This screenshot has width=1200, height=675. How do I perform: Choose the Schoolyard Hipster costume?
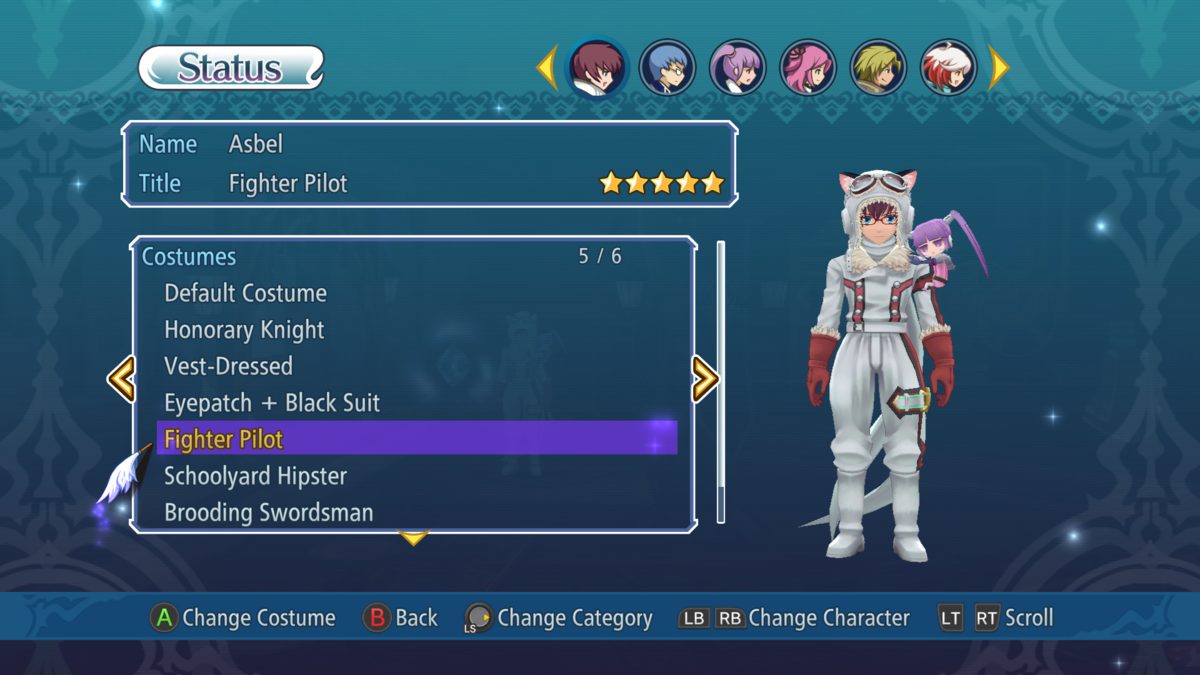255,476
